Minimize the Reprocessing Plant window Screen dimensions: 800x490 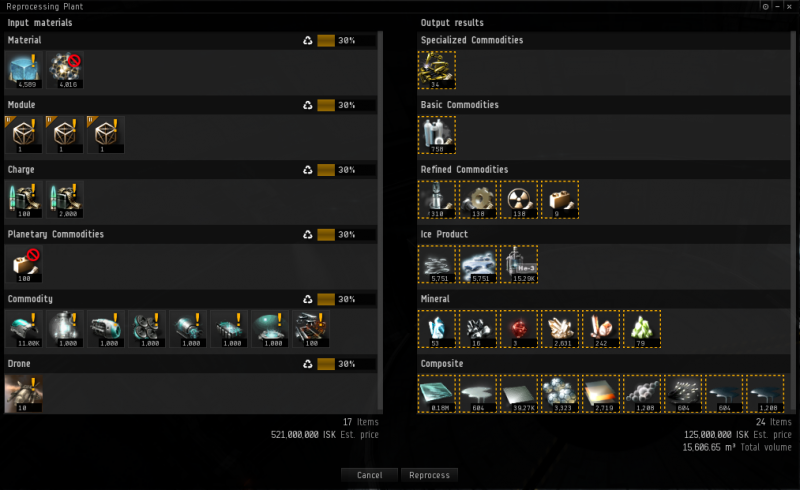(779, 6)
